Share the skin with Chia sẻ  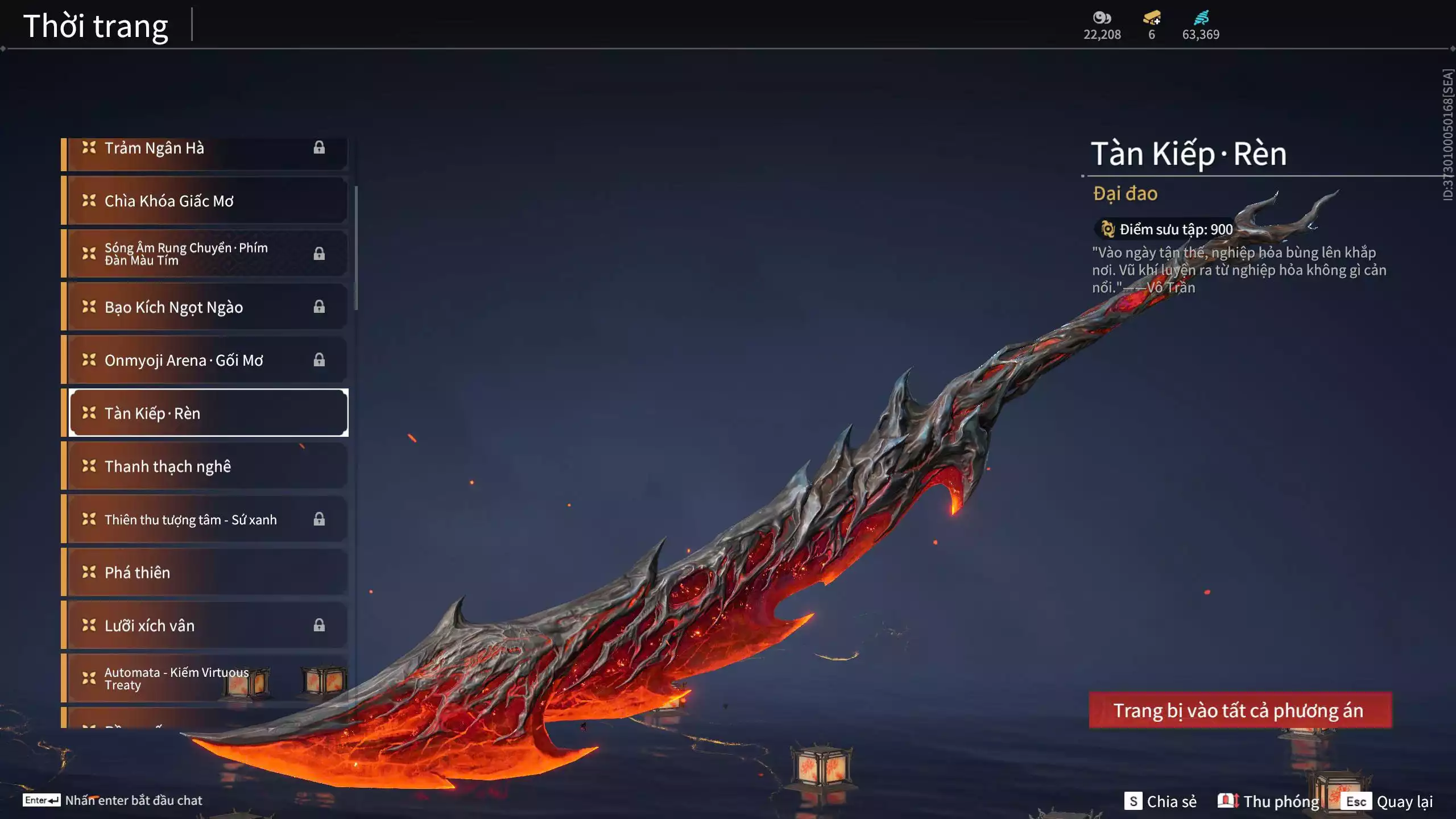[1161, 801]
